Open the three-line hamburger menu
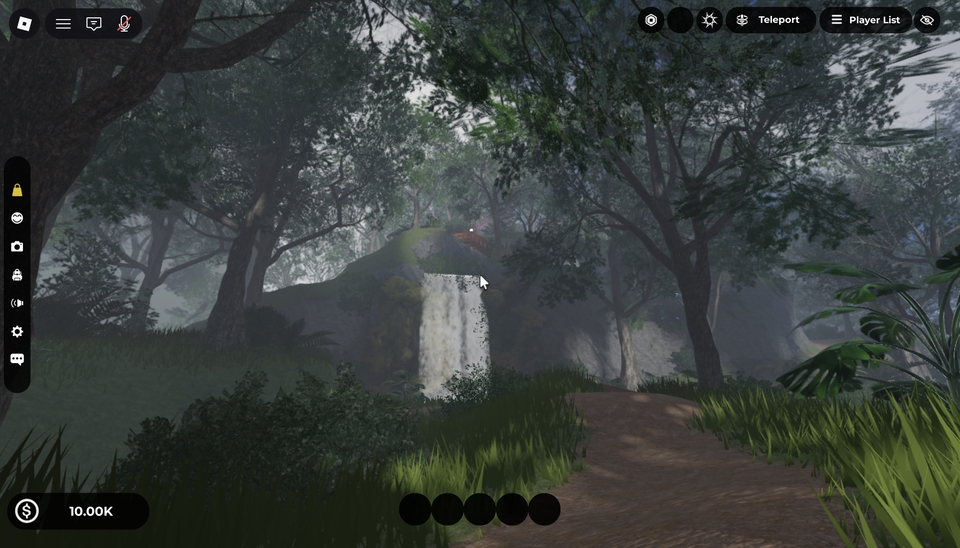 coord(63,23)
